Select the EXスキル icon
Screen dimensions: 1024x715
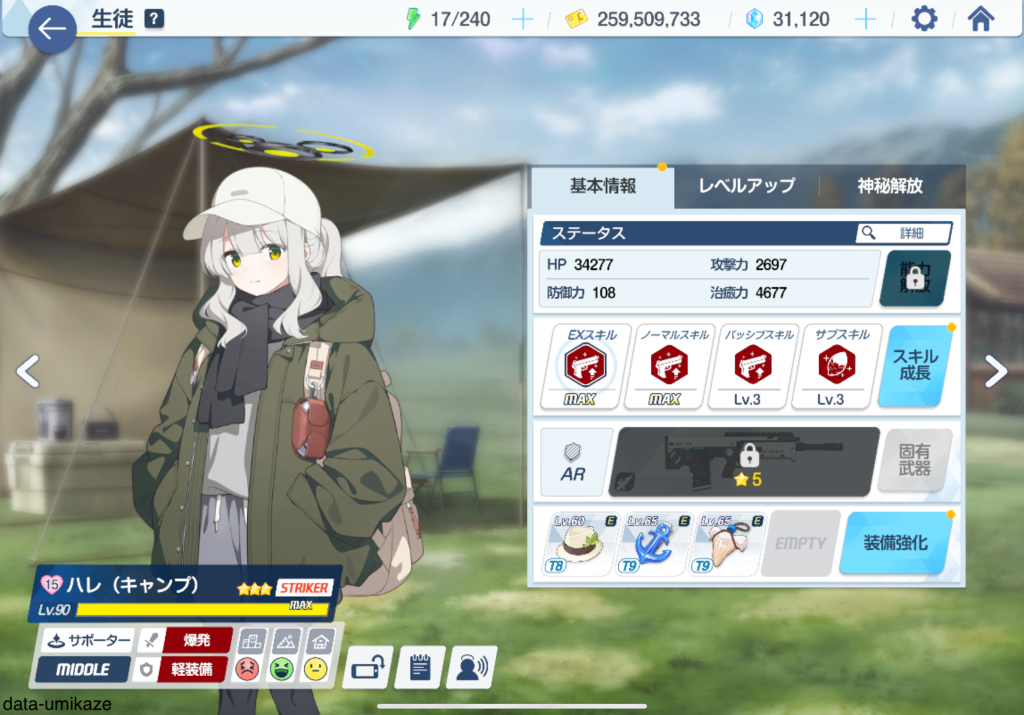pos(586,366)
